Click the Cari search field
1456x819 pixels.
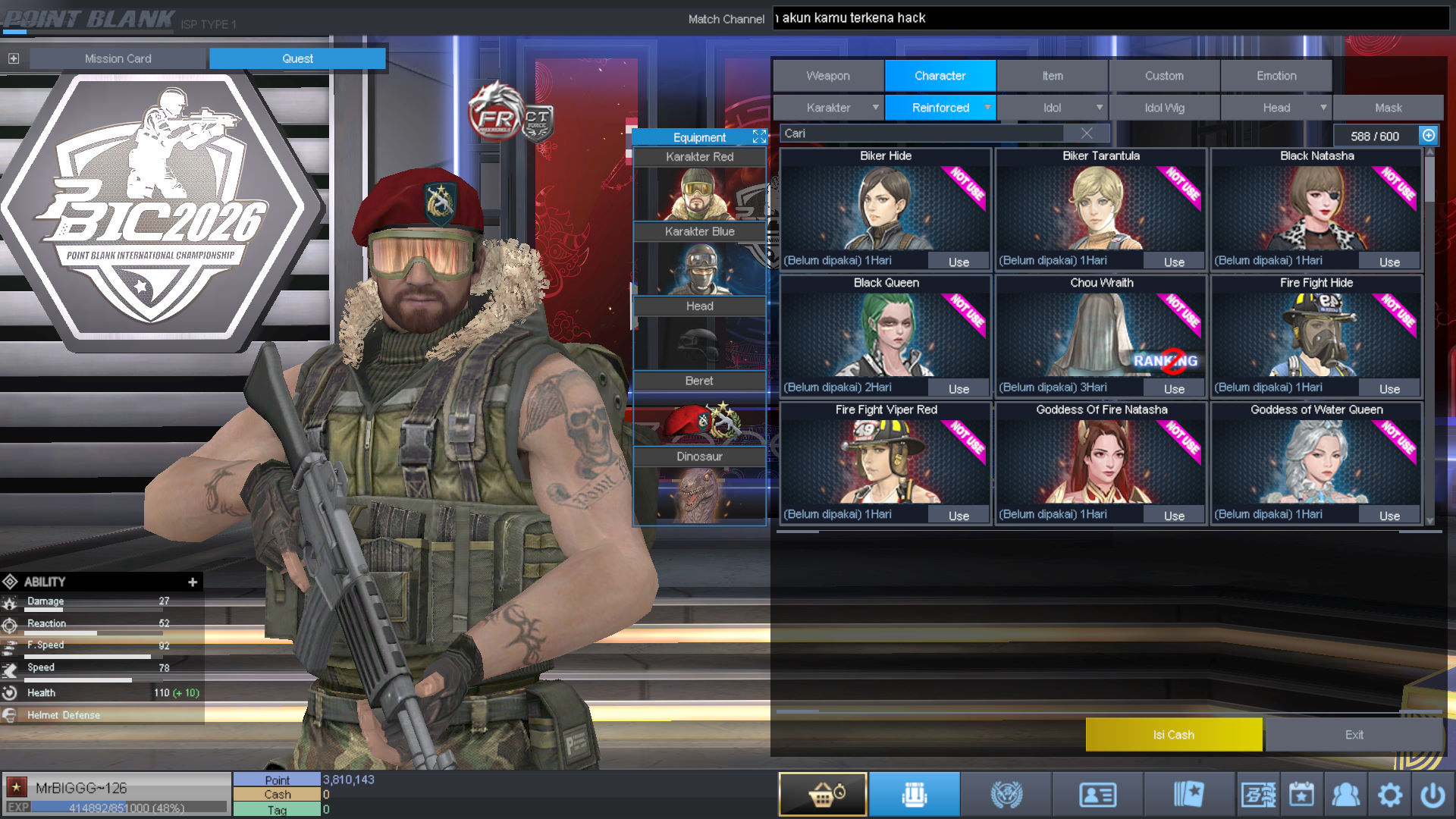point(921,133)
